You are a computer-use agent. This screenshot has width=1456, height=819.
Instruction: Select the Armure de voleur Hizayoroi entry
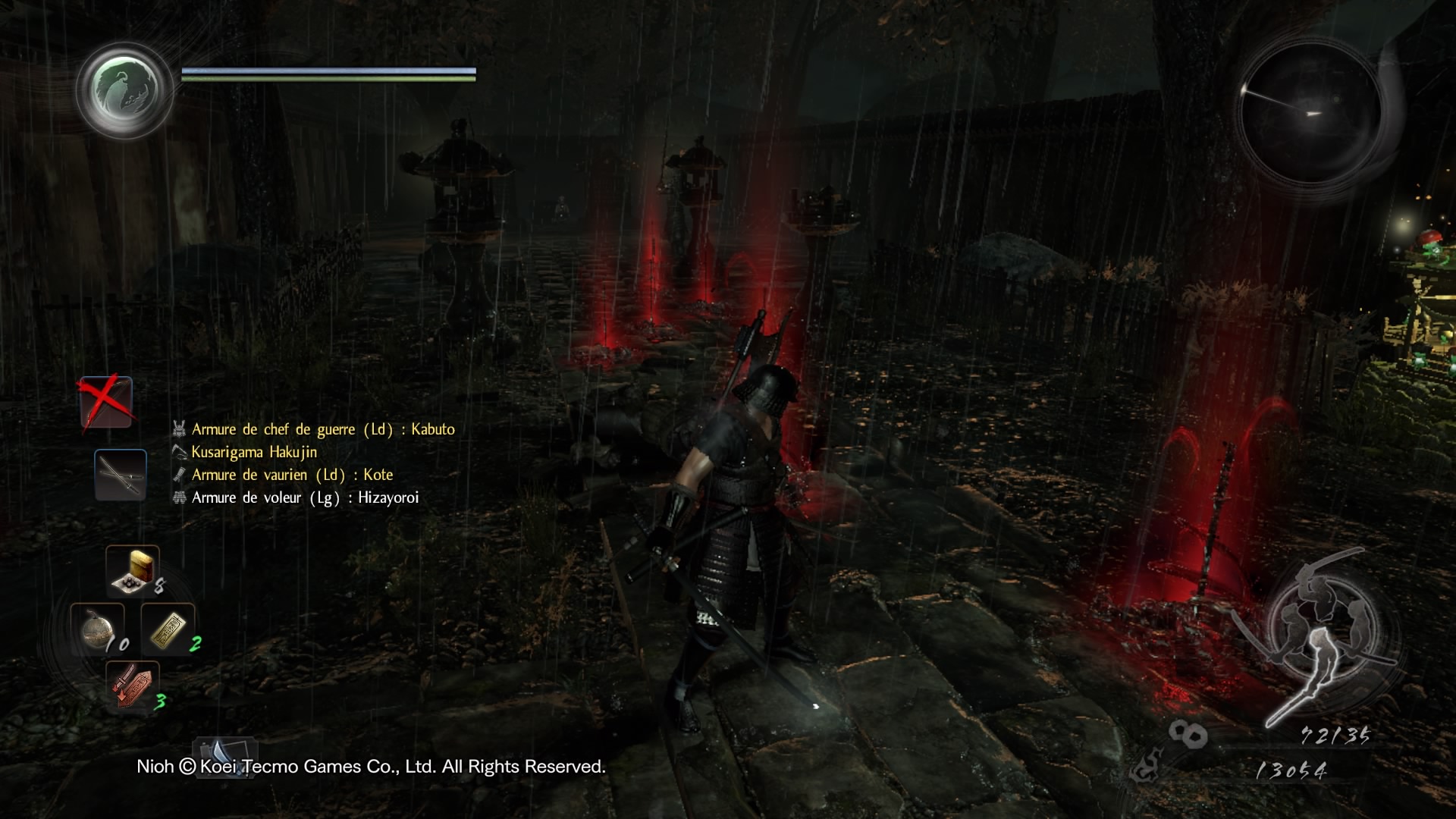pos(304,497)
